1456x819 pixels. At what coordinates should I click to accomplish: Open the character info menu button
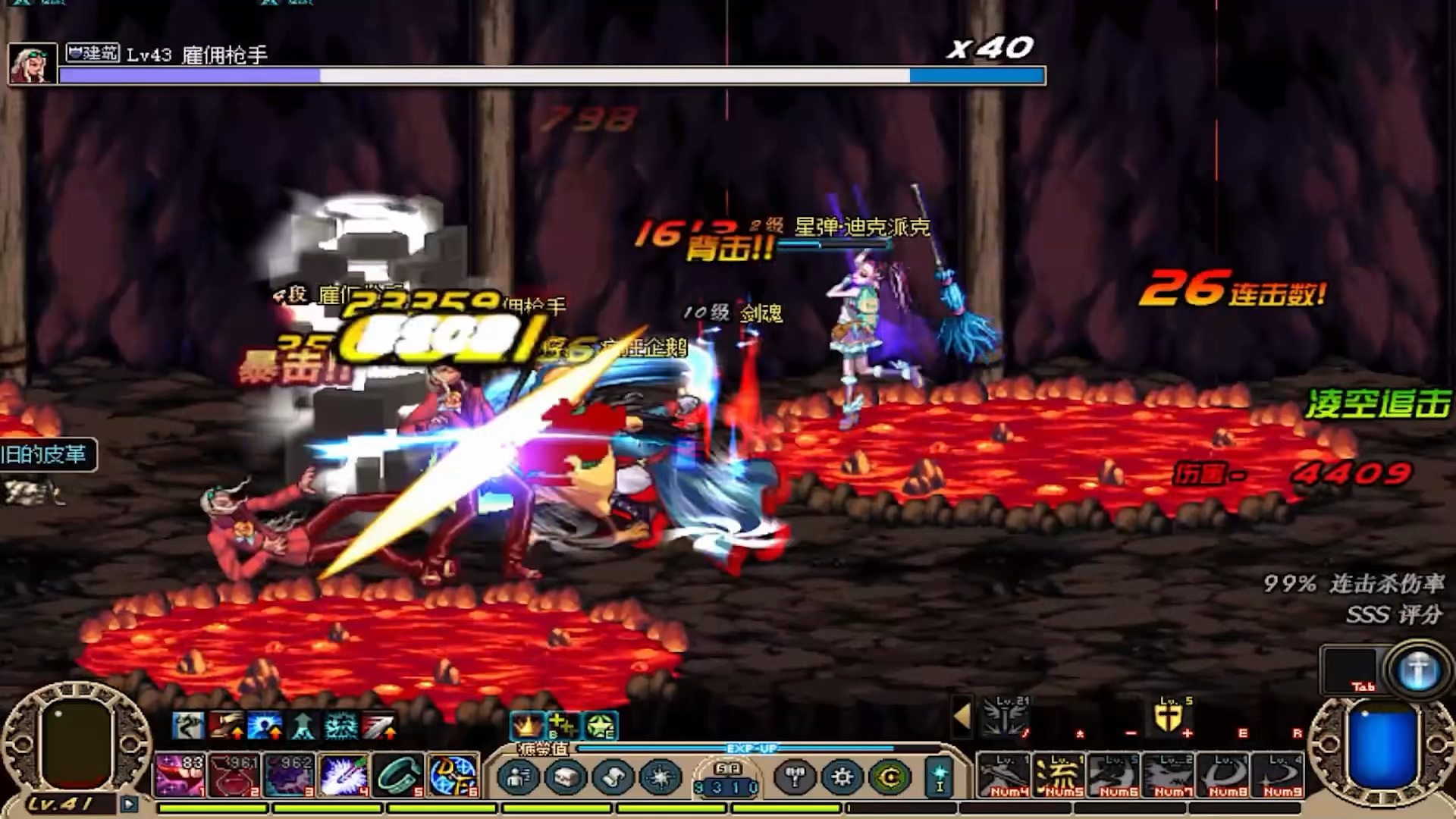pos(519,778)
